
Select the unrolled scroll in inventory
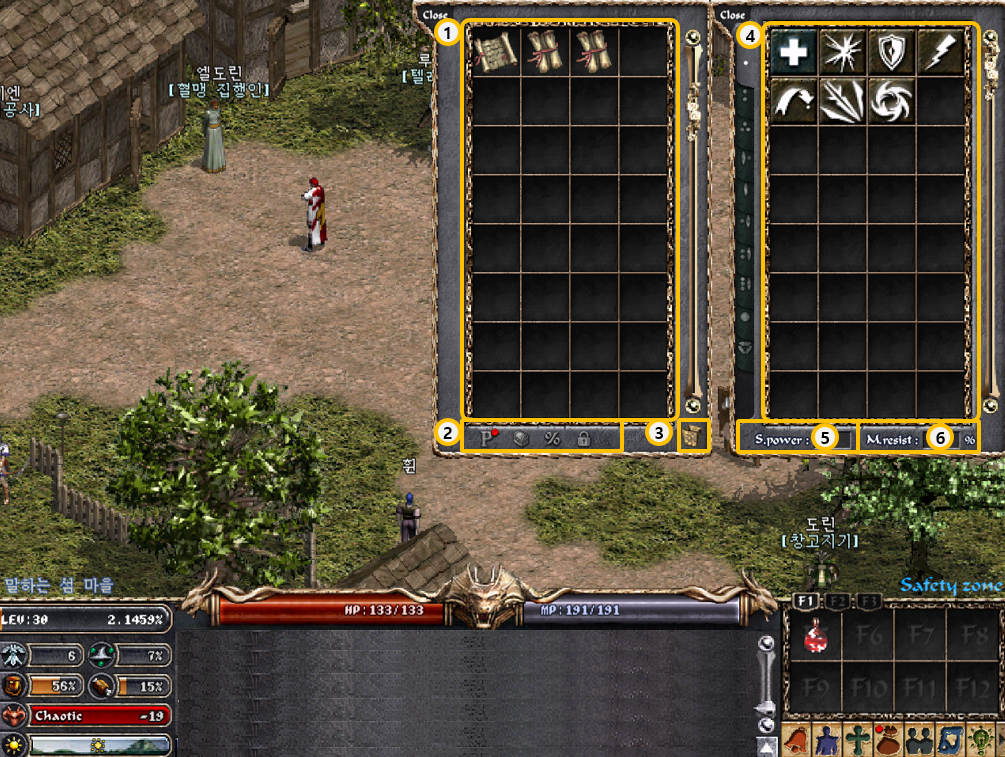click(x=494, y=51)
